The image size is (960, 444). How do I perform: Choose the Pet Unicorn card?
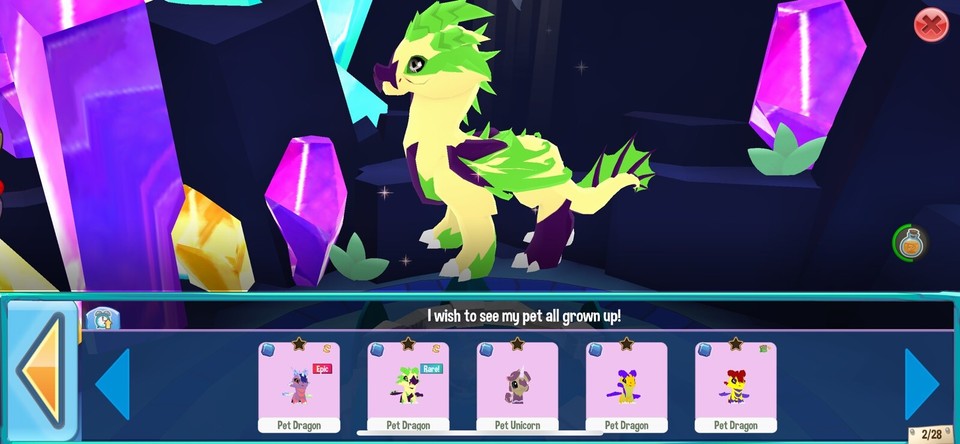[x=517, y=386]
